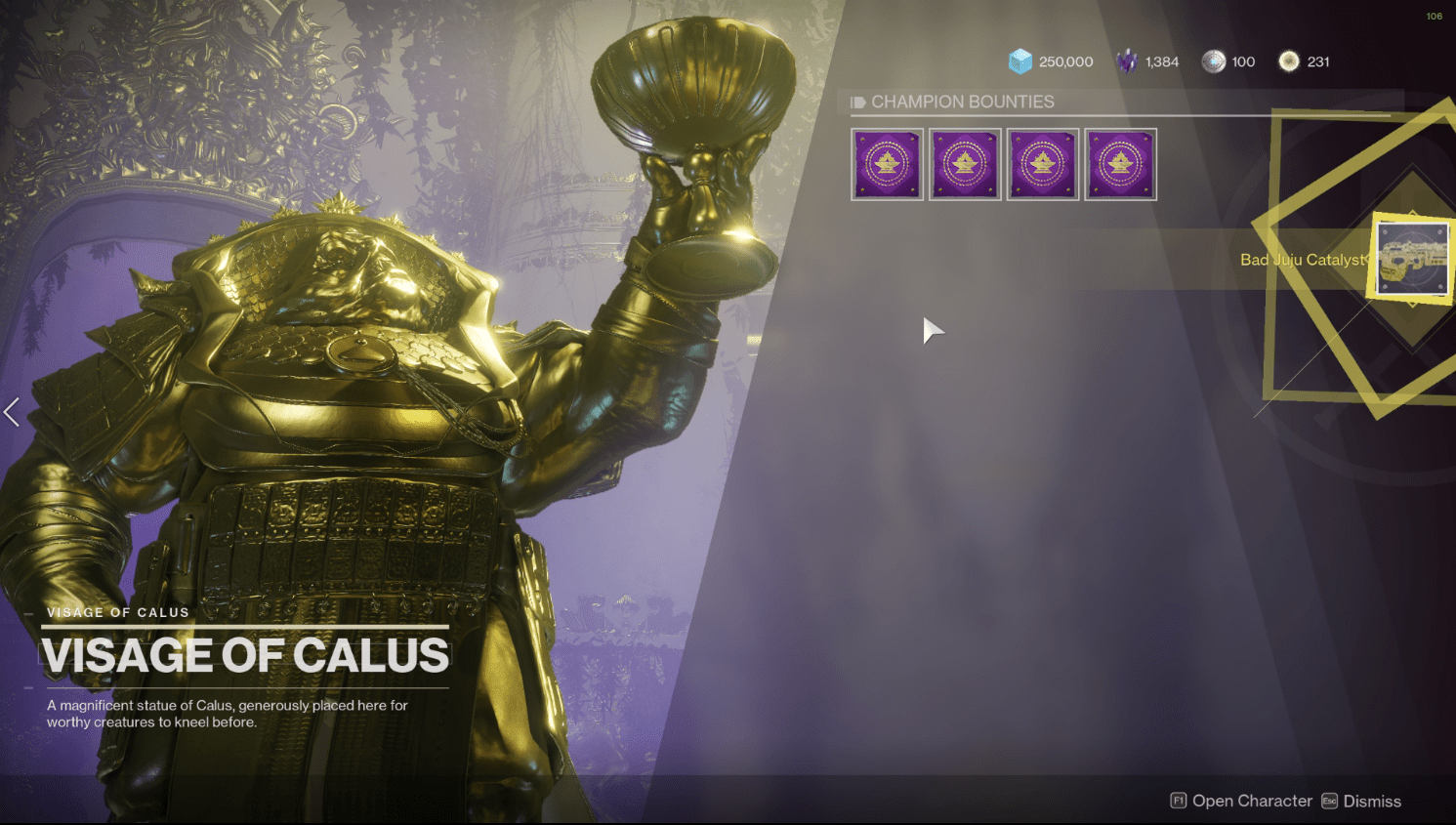Click the Glimmer currency icon
Image resolution: width=1456 pixels, height=825 pixels.
click(x=1020, y=61)
